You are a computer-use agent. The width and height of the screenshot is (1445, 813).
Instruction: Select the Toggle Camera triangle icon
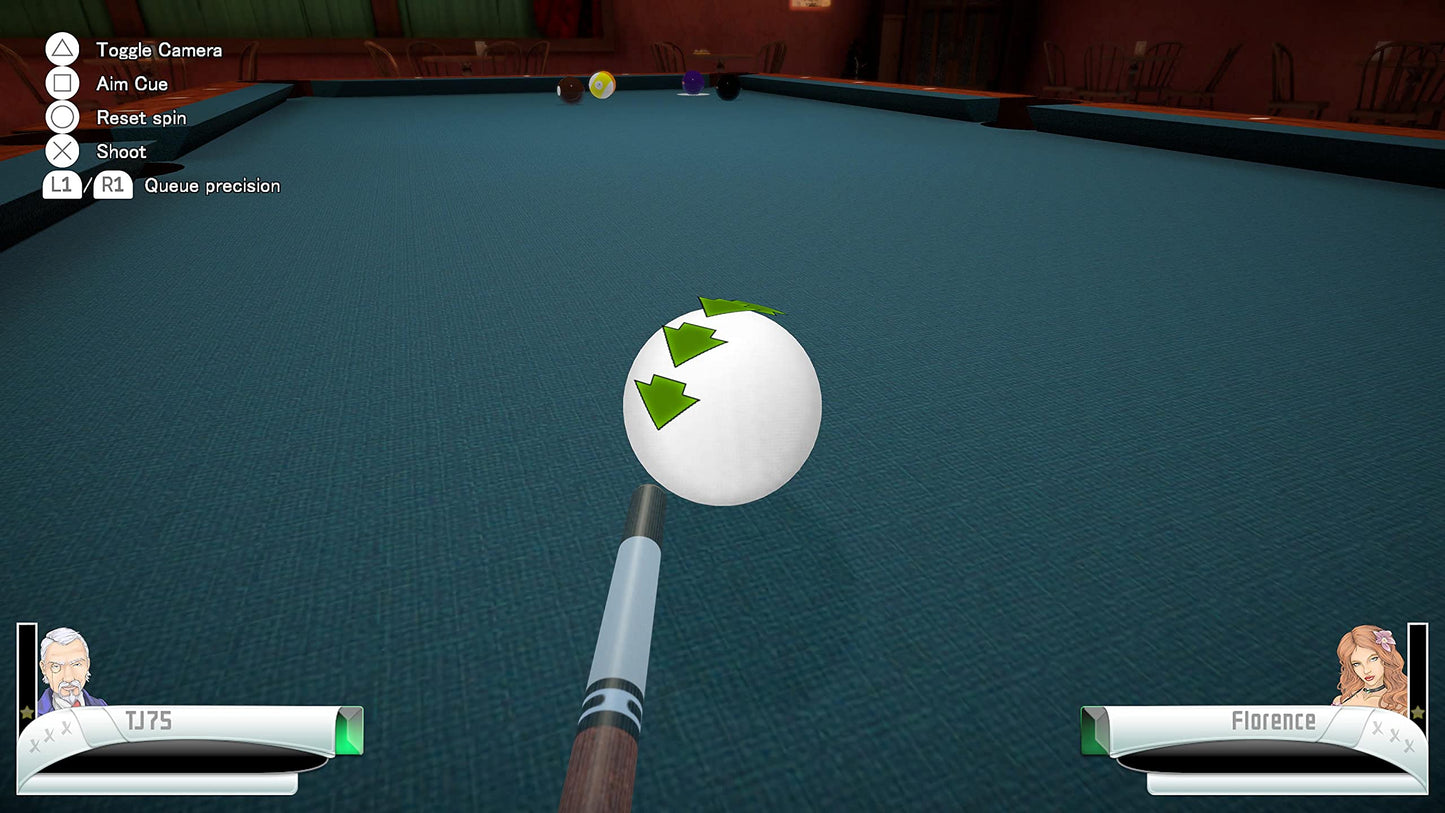tap(62, 47)
